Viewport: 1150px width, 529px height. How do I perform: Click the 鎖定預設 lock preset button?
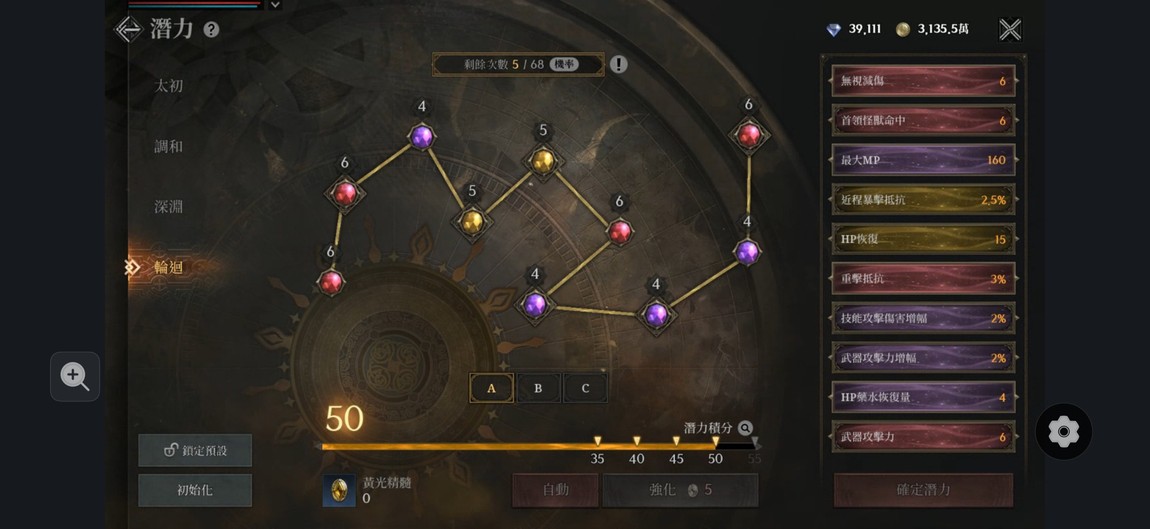[x=195, y=450]
